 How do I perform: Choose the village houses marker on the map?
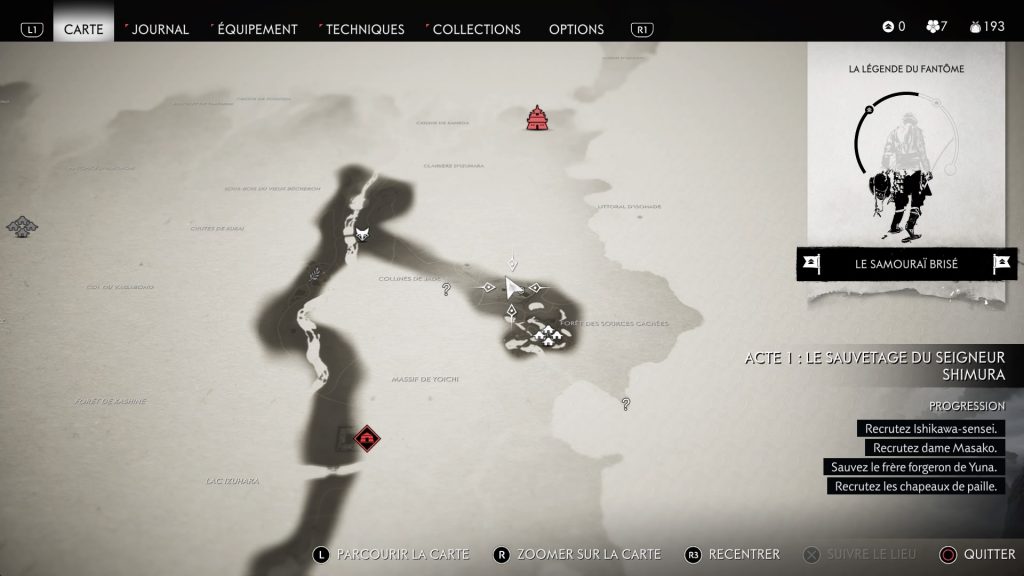pos(545,336)
